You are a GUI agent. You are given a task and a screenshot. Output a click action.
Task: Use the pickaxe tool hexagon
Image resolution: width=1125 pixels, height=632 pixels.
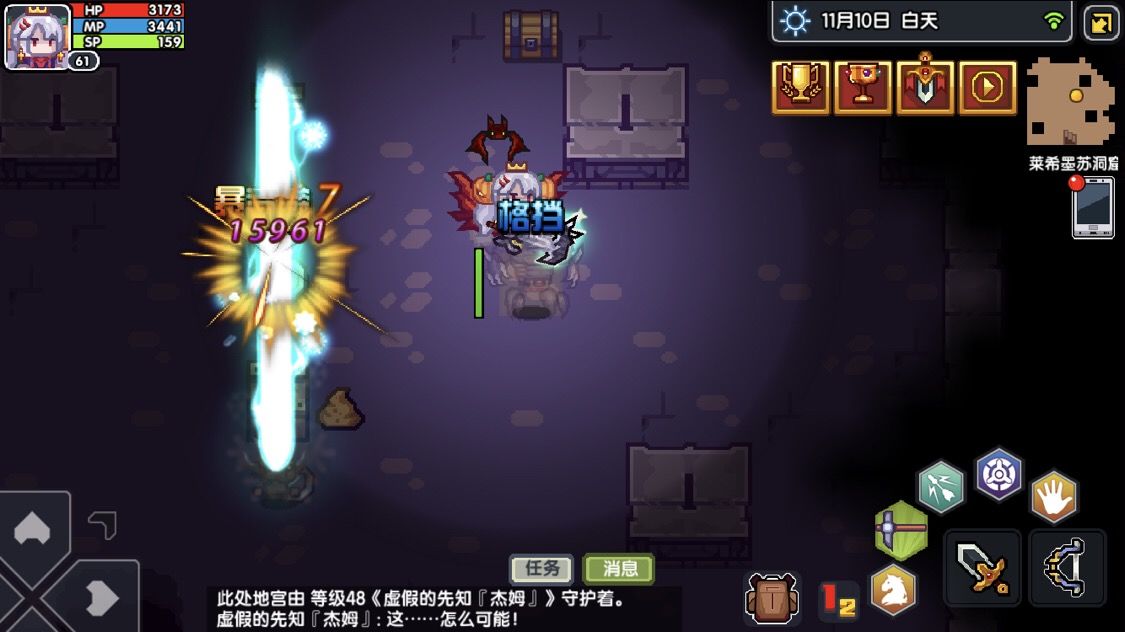[x=899, y=528]
